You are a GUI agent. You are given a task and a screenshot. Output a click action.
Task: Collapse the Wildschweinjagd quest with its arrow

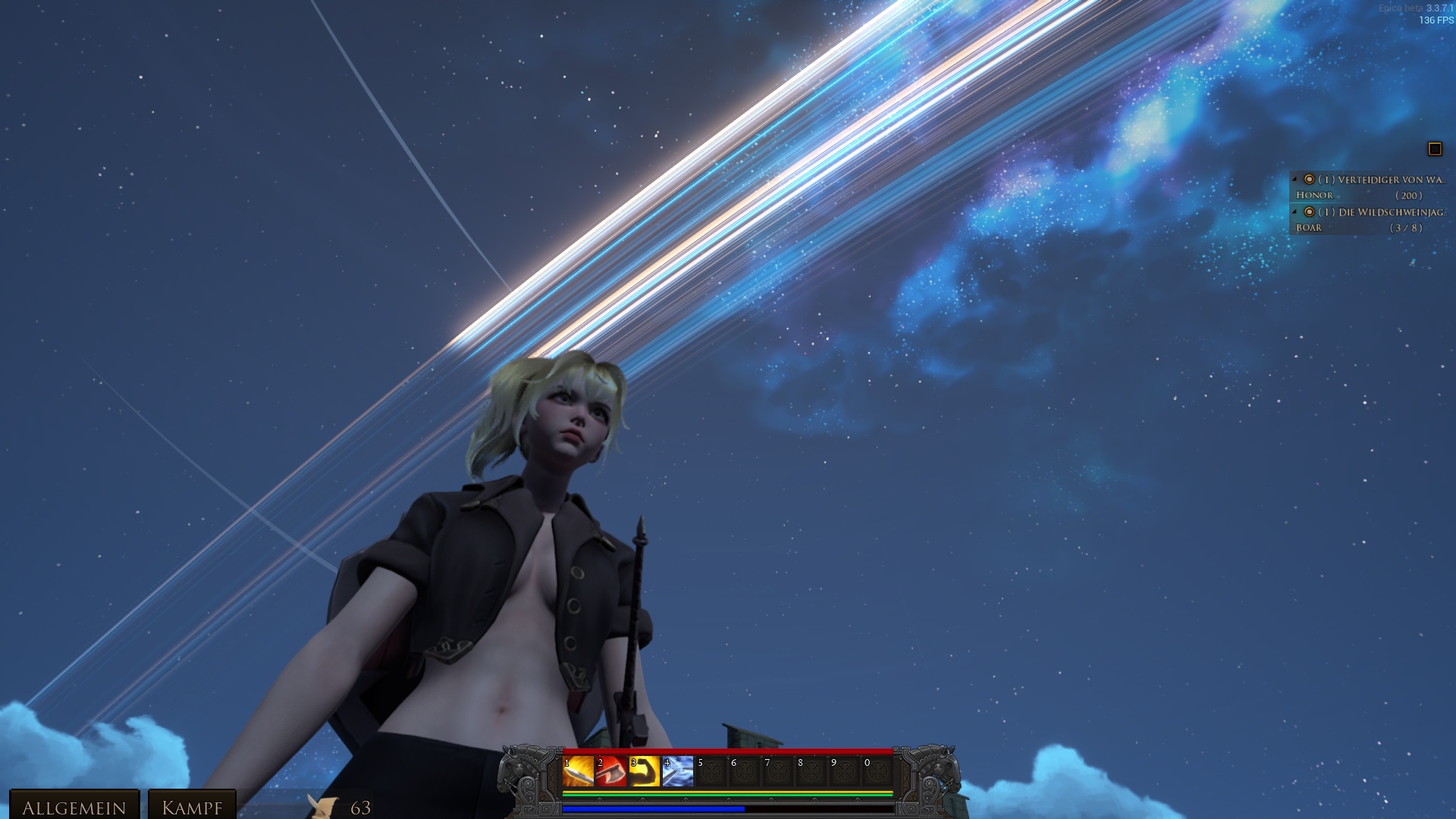pos(1295,212)
